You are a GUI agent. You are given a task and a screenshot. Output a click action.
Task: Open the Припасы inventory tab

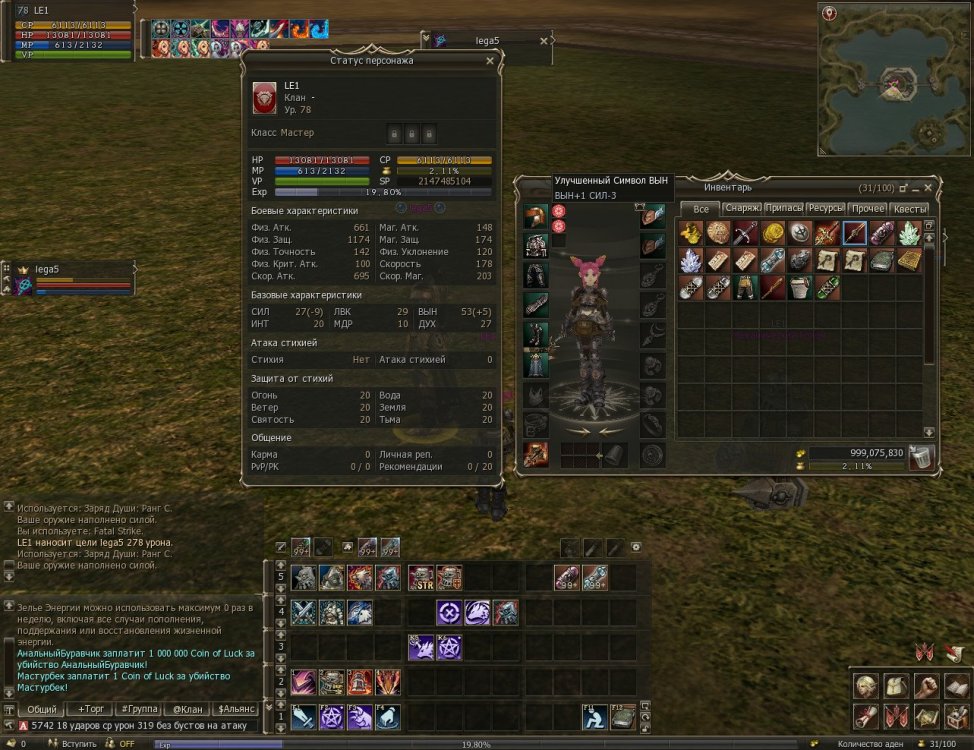click(x=784, y=209)
